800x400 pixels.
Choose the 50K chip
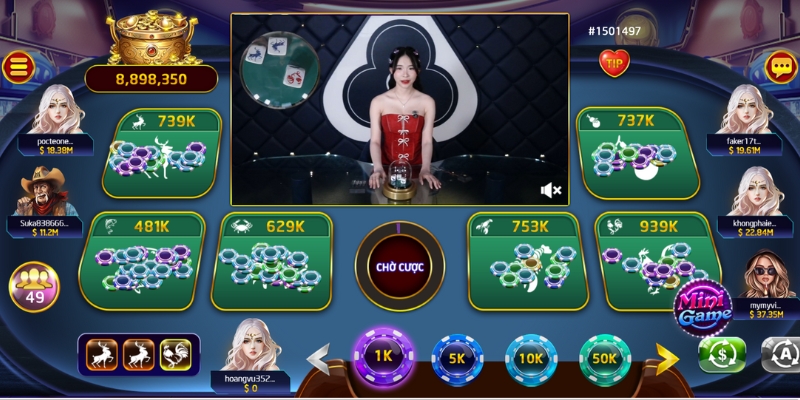pos(605,358)
